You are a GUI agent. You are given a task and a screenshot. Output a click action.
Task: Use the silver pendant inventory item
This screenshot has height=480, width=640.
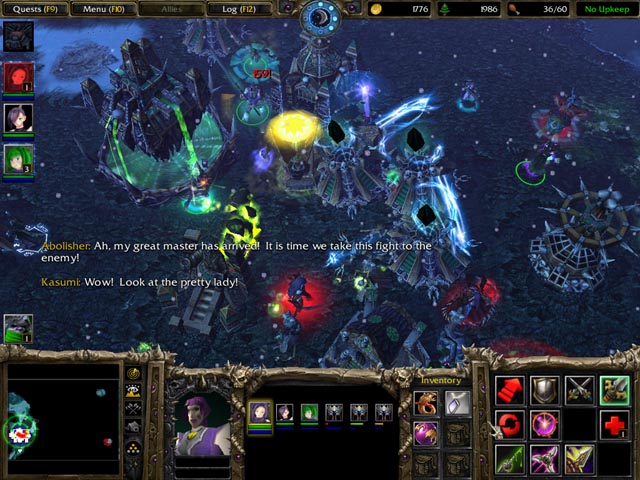coord(457,403)
